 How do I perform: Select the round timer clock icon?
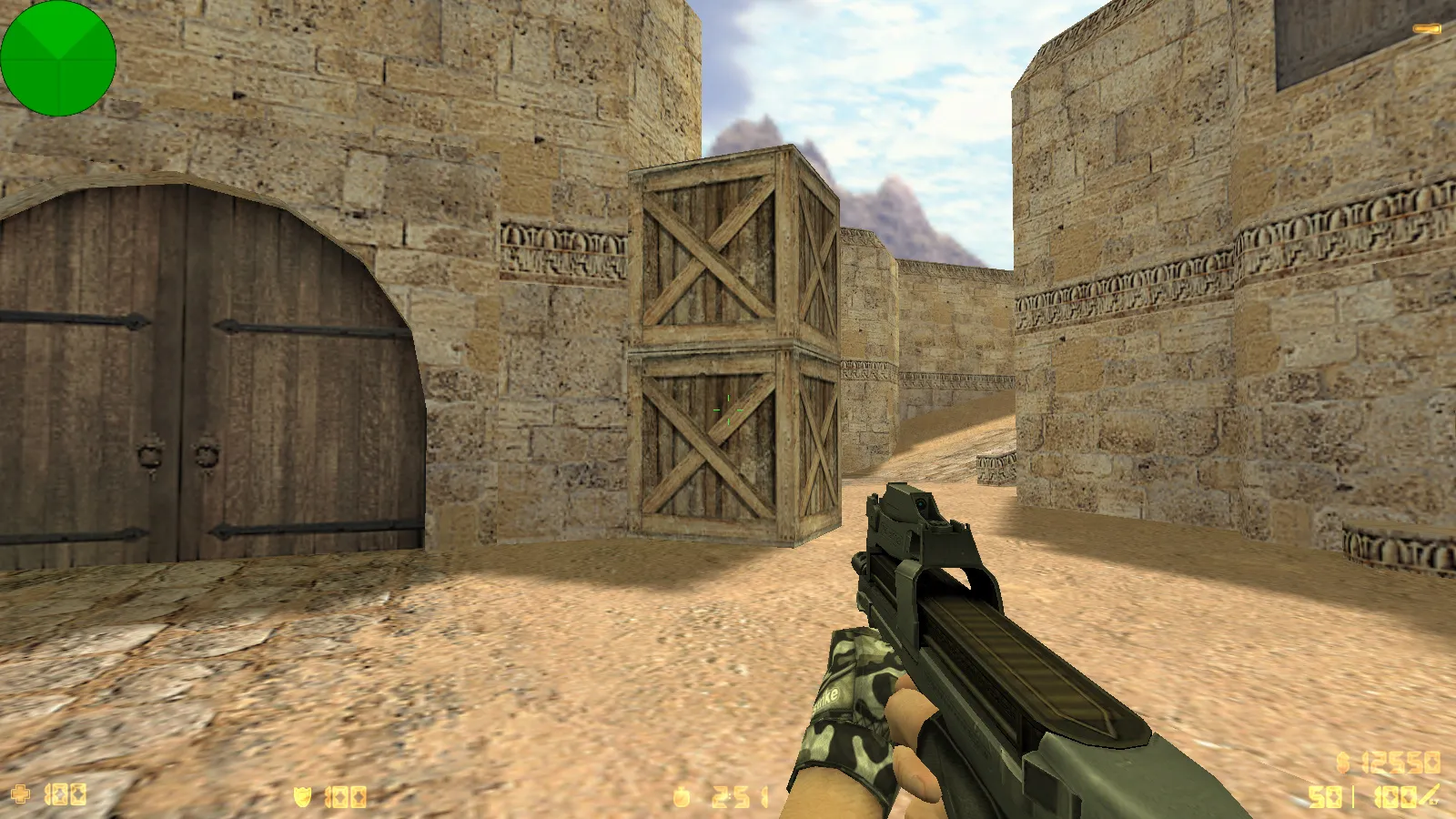pyautogui.click(x=682, y=798)
